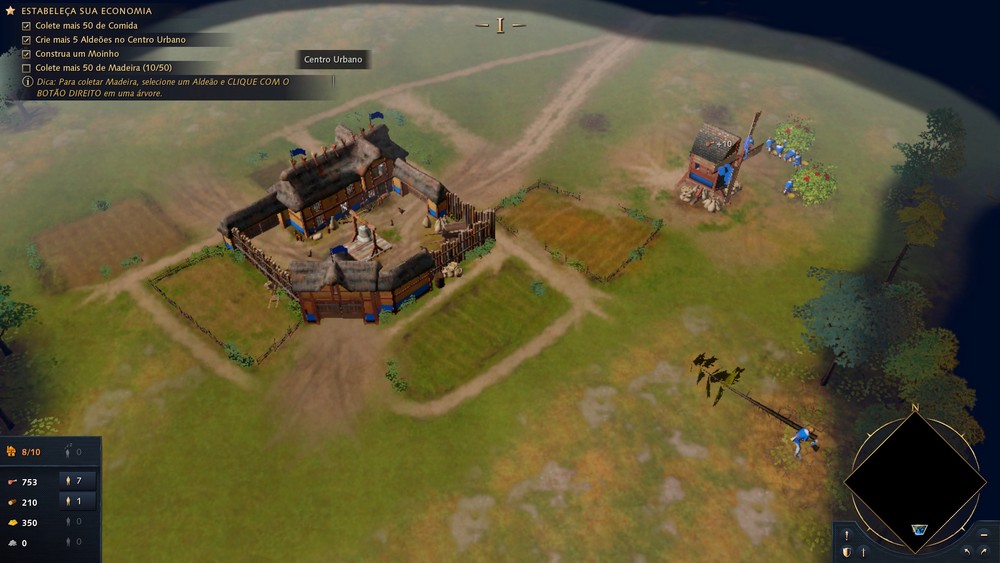Click the minimap's exclamation mark alert button
1000x563 pixels.
click(846, 535)
